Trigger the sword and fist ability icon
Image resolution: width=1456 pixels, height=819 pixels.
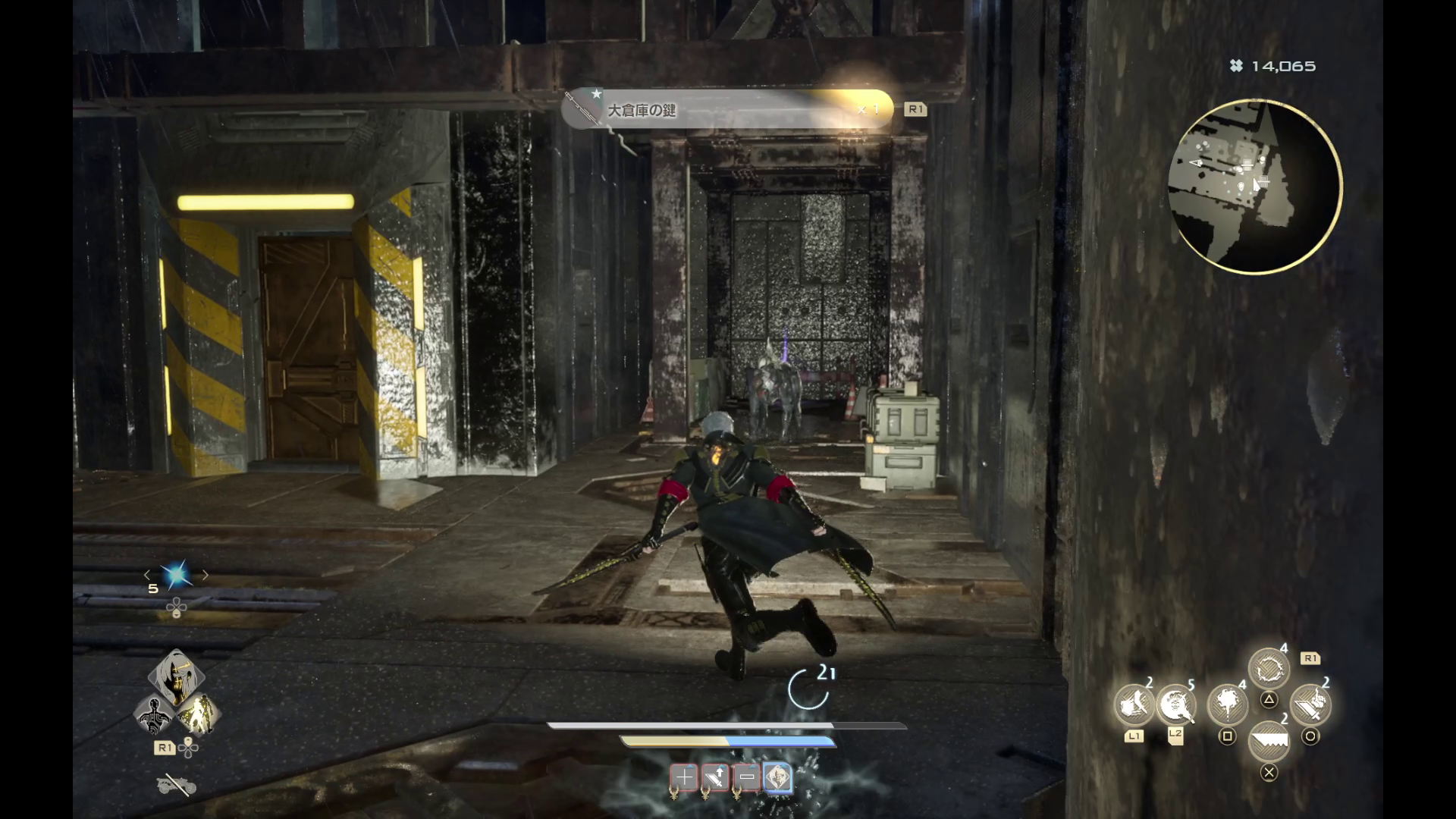[1310, 705]
